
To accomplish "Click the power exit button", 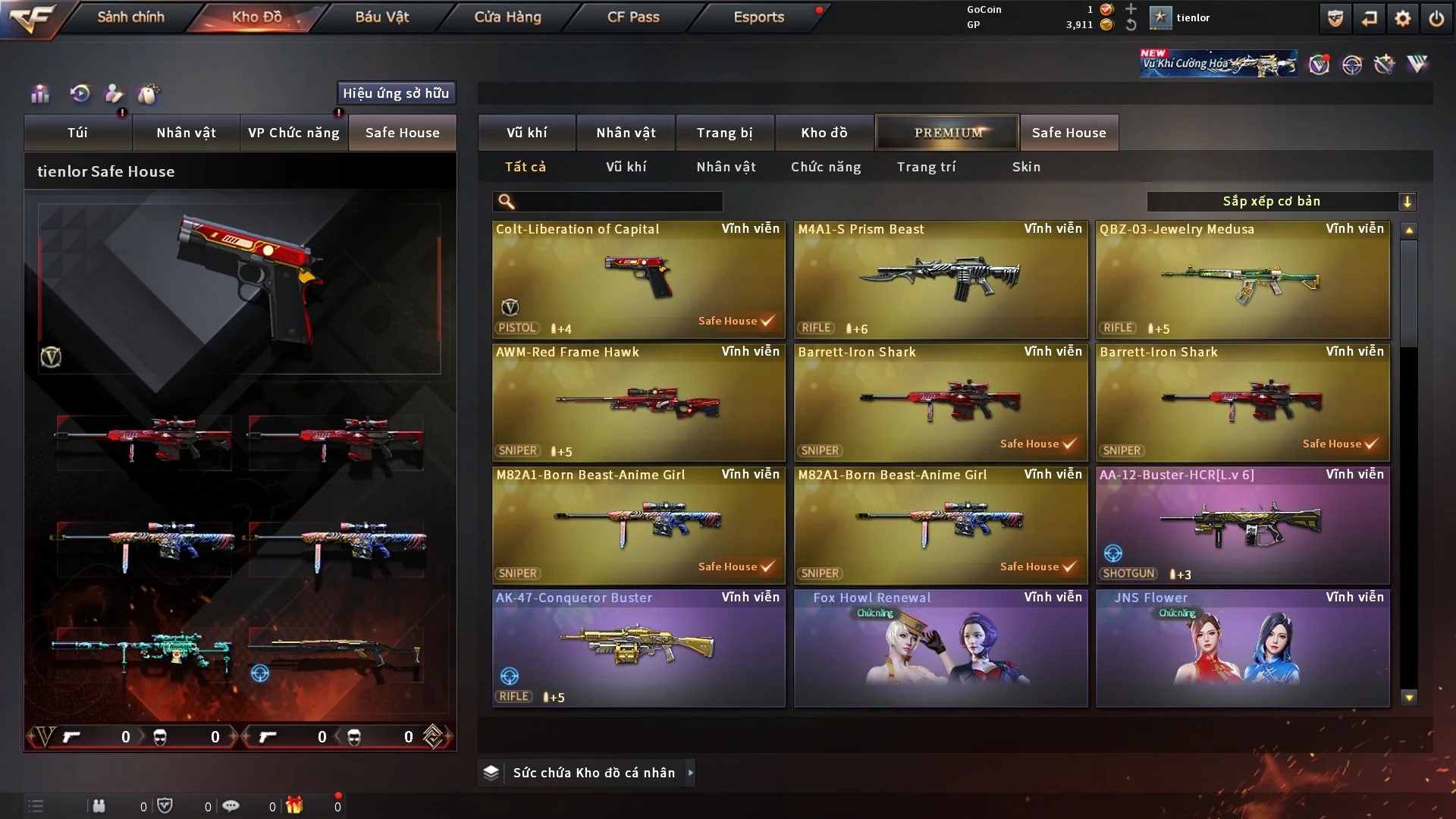I will coord(1436,18).
